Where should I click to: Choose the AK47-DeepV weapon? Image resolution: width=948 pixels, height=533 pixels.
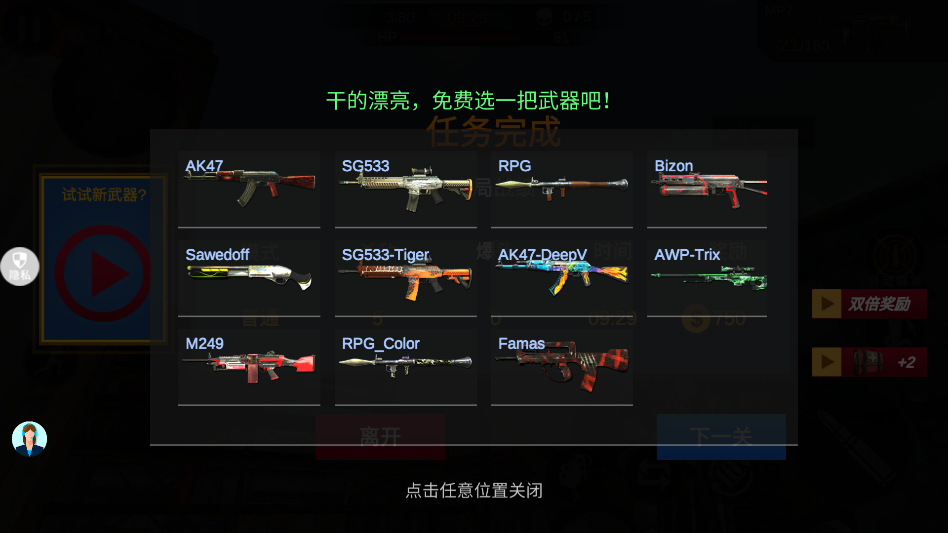pyautogui.click(x=561, y=277)
